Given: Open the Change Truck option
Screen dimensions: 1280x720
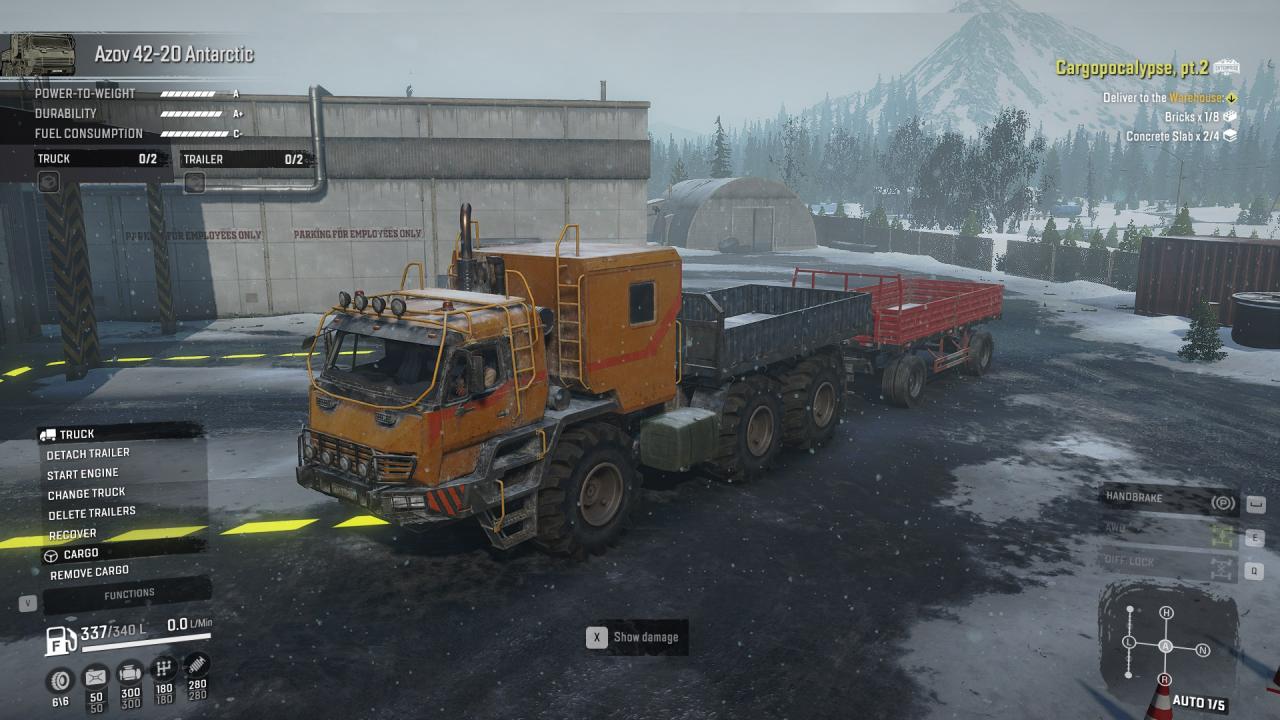Looking at the screenshot, I should (x=86, y=493).
